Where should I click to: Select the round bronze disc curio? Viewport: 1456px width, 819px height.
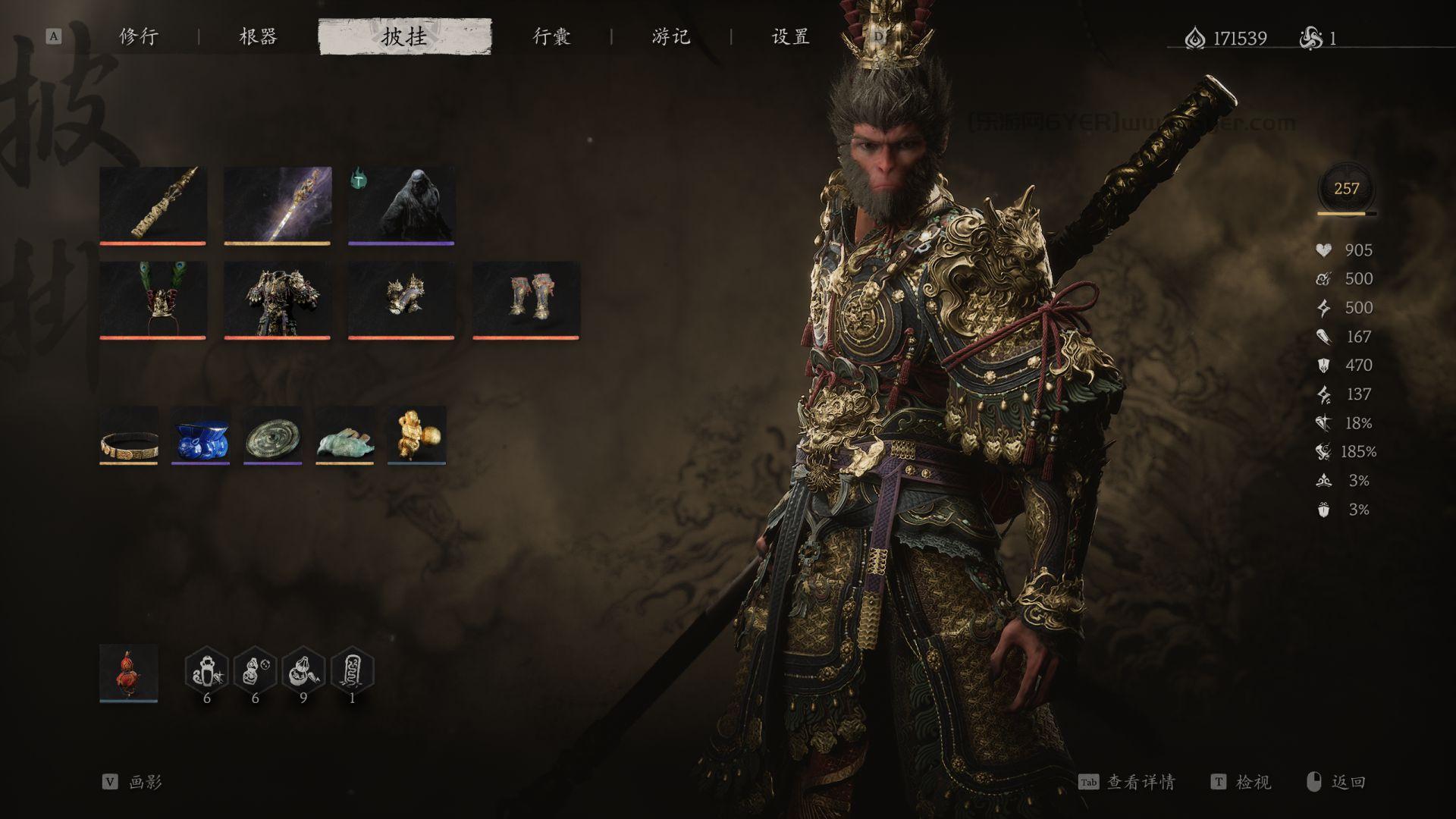pos(272,435)
